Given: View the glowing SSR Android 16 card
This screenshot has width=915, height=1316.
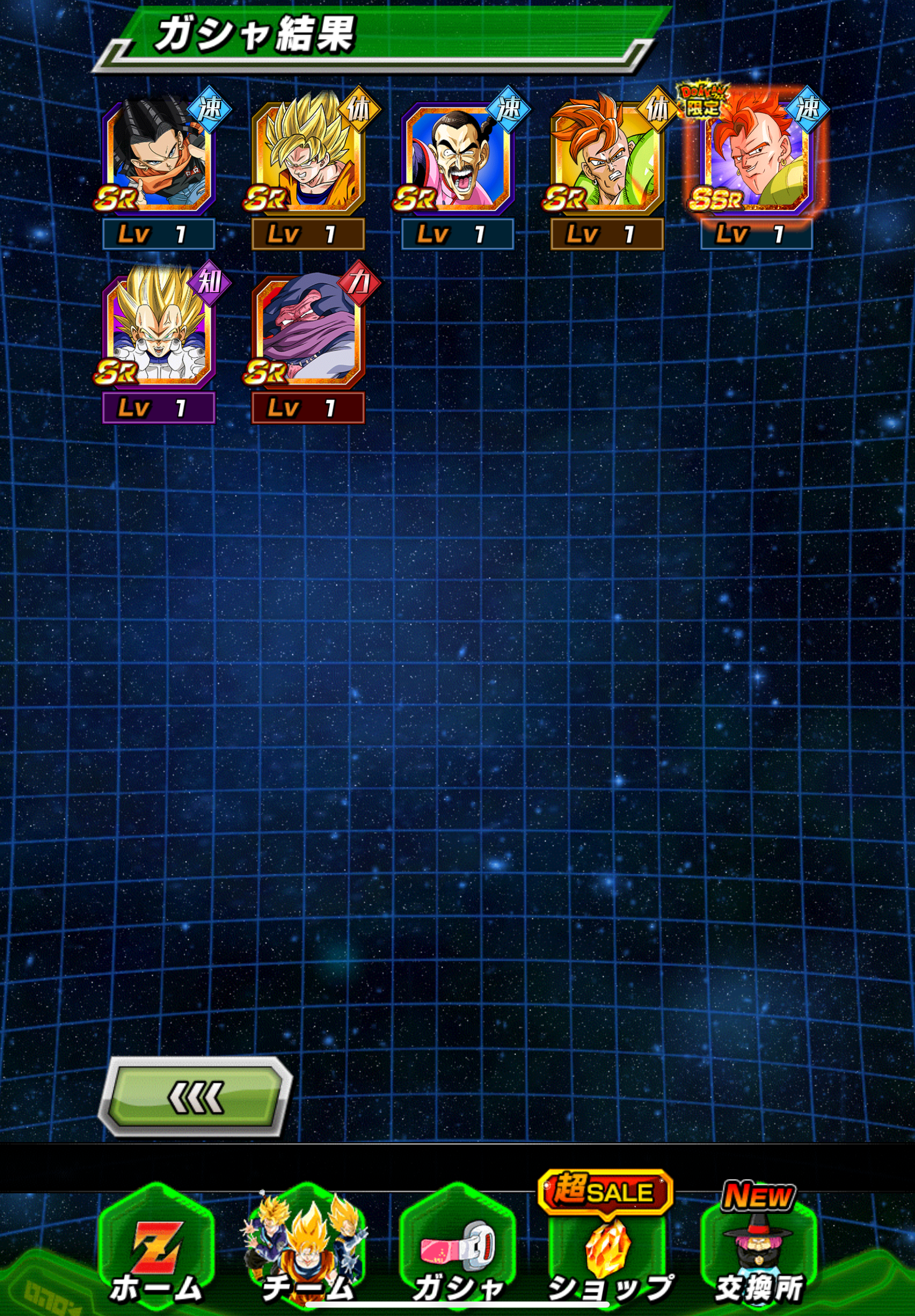Looking at the screenshot, I should [x=755, y=158].
